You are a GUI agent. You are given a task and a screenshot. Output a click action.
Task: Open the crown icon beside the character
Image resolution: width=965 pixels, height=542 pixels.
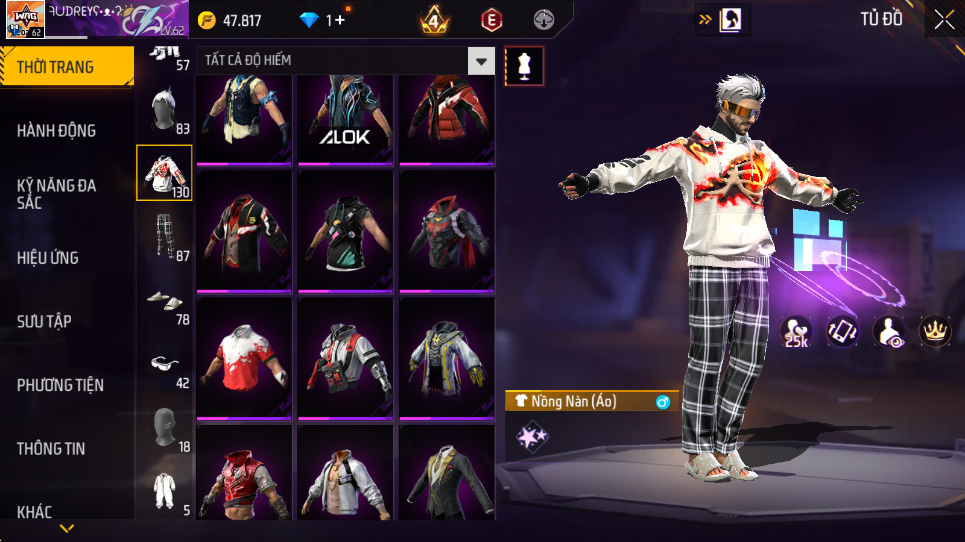point(934,332)
